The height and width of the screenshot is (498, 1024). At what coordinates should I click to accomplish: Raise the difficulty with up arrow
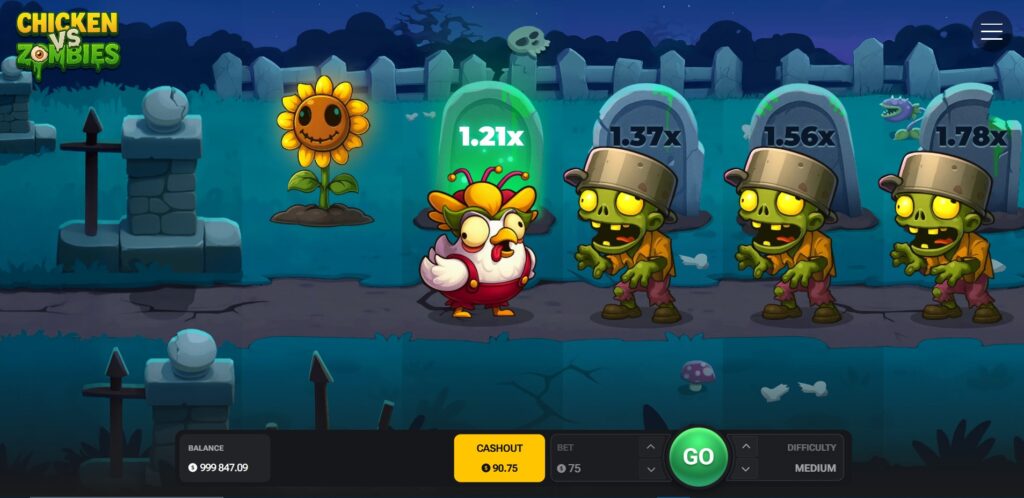(746, 447)
